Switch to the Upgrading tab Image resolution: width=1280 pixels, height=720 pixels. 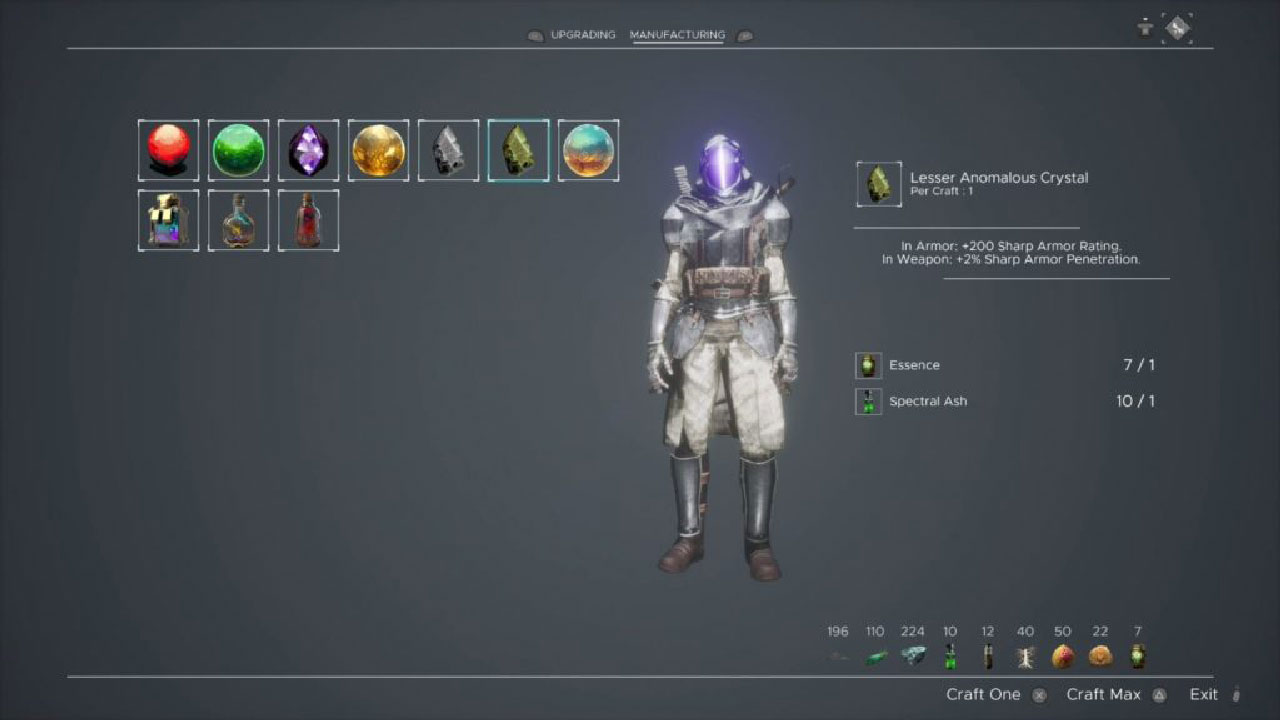(581, 35)
